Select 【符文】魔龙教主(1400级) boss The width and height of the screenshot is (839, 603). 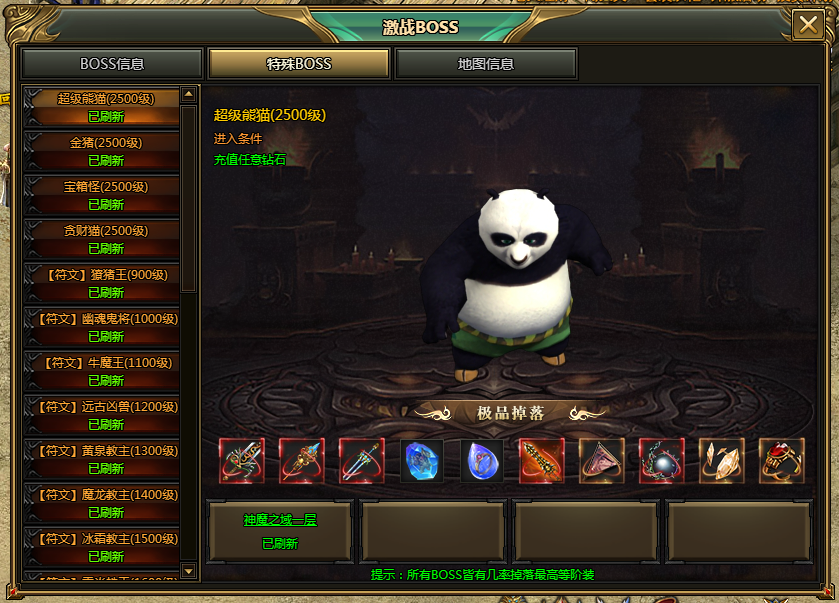tap(100, 503)
